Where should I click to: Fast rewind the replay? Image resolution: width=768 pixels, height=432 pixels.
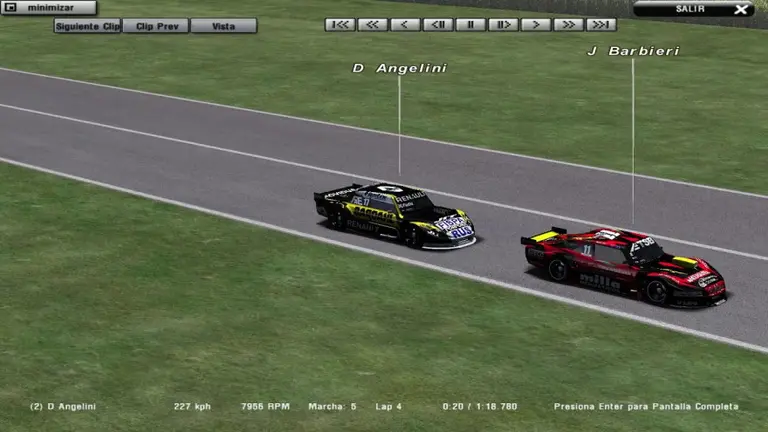(x=373, y=24)
